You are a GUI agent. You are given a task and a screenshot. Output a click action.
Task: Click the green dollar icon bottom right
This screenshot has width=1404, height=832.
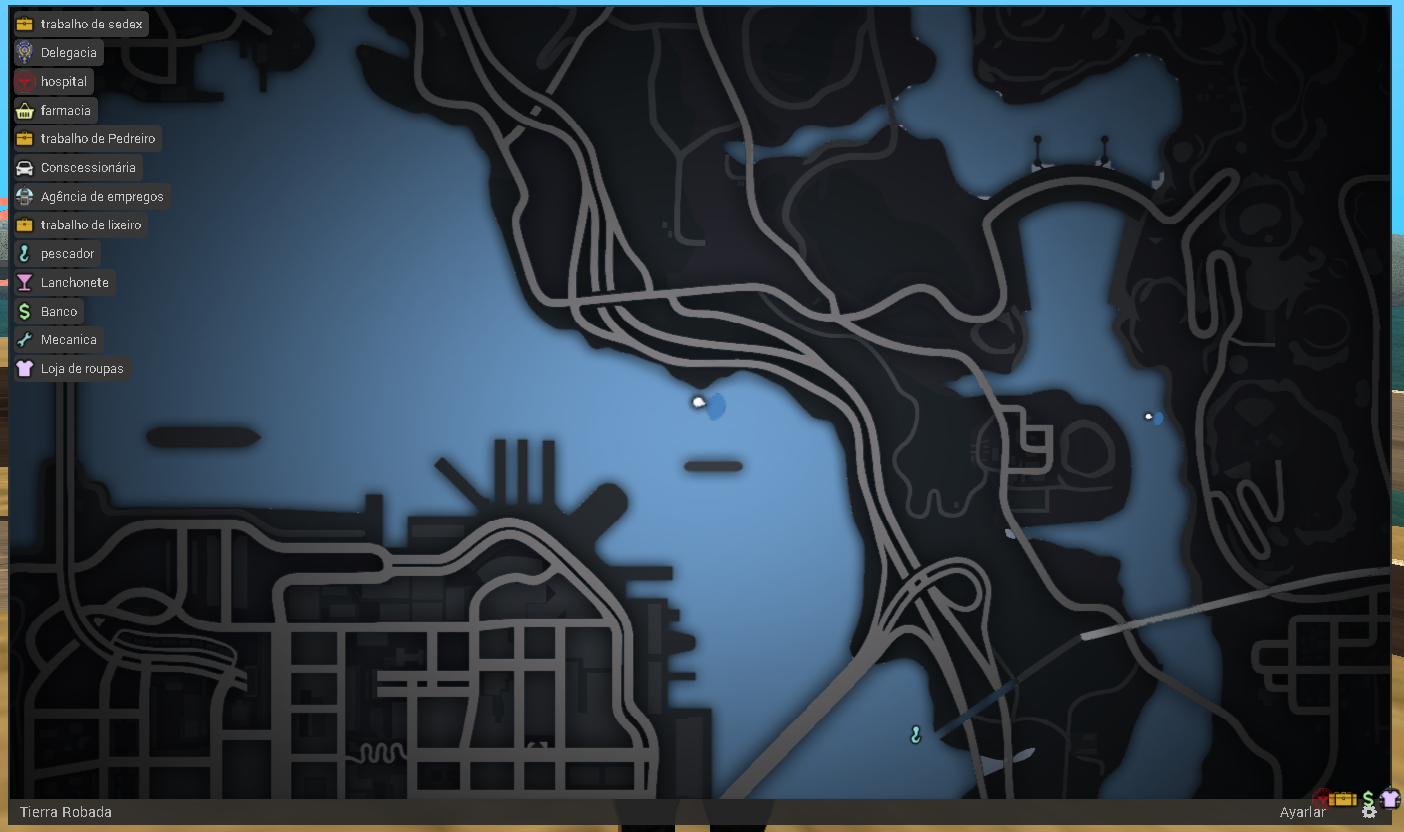pyautogui.click(x=1368, y=797)
